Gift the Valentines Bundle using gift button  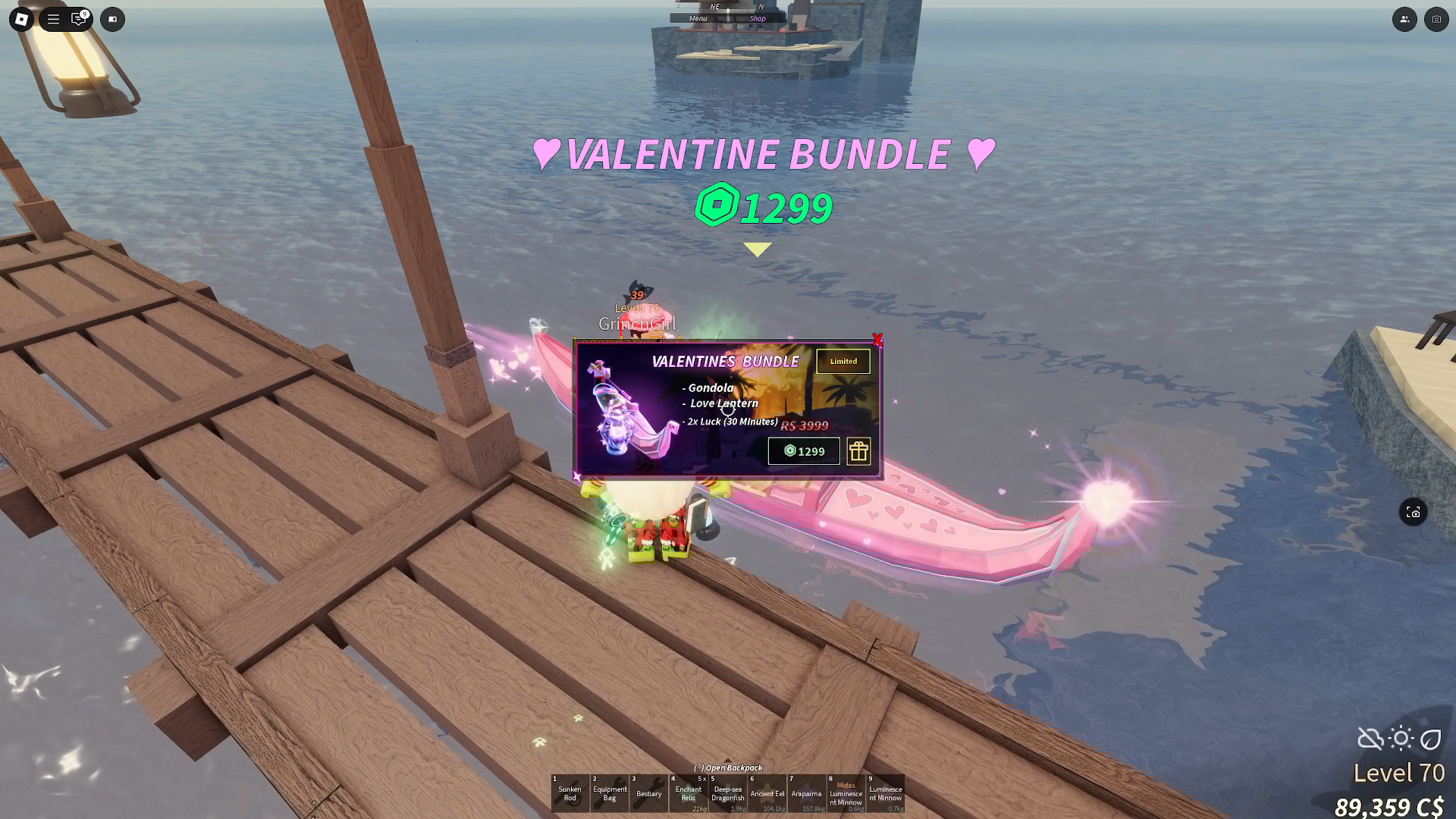[x=858, y=451]
